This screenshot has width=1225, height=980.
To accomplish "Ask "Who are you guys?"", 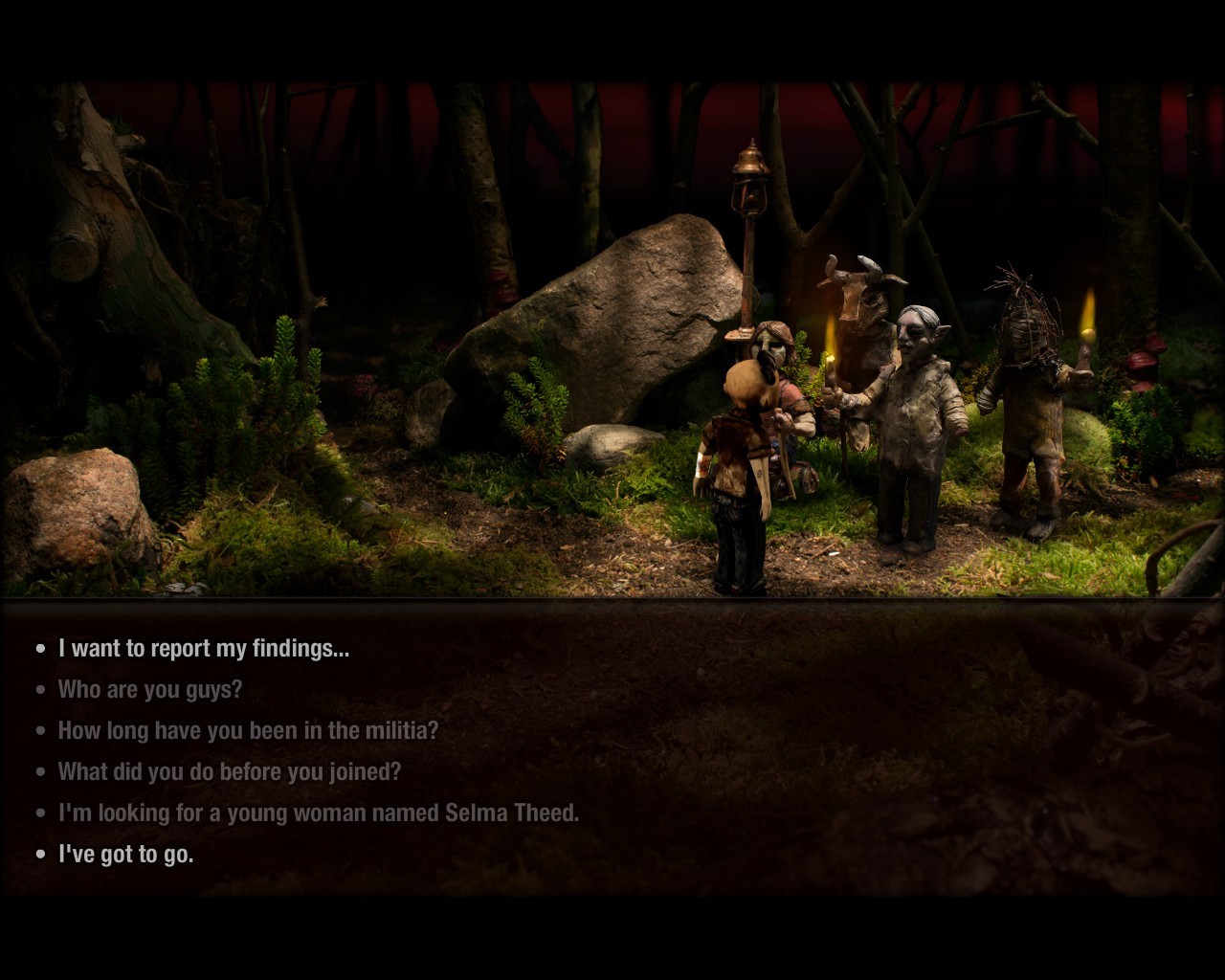I will (150, 690).
